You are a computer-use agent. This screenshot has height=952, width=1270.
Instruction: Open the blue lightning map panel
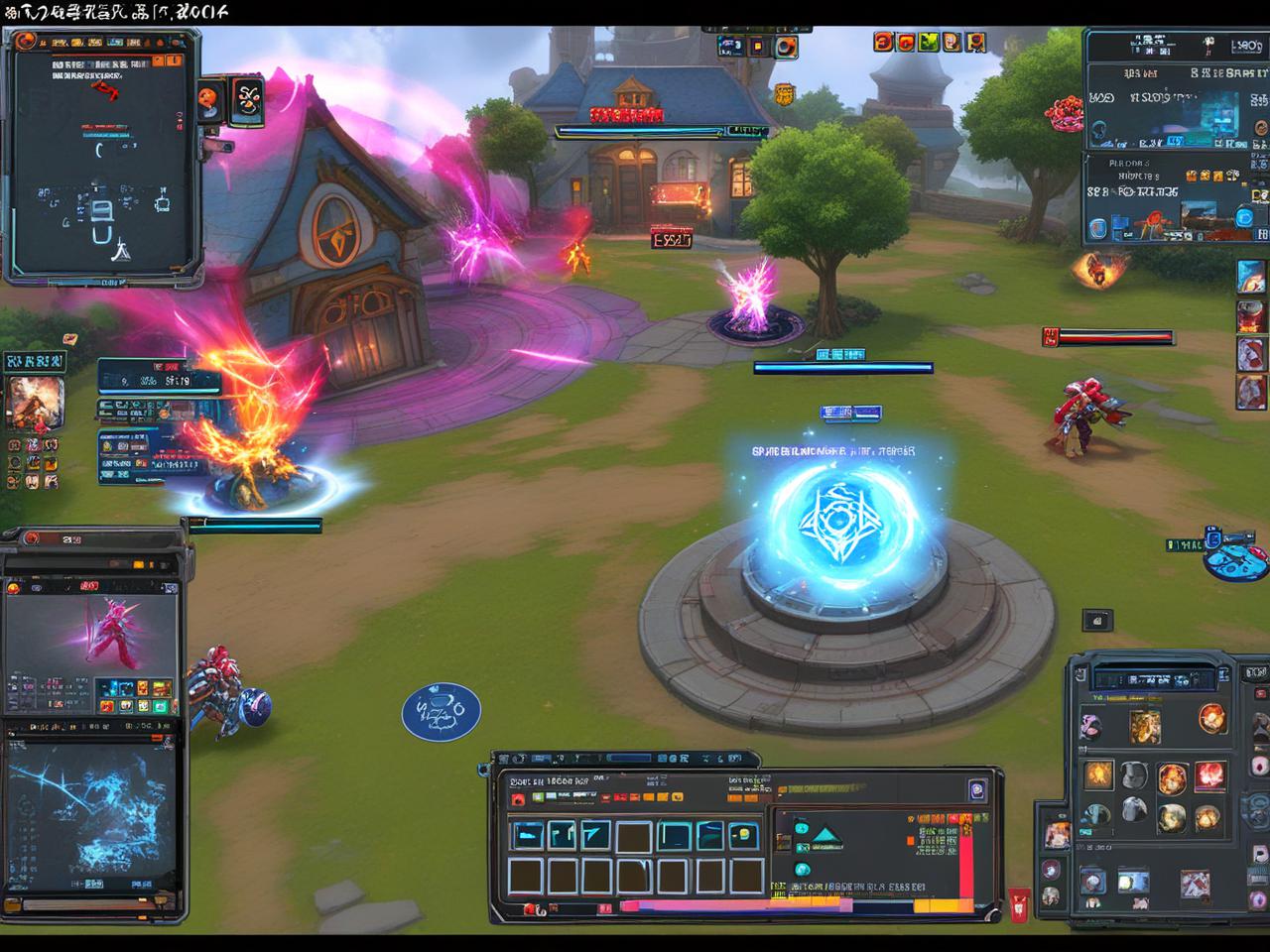(x=89, y=813)
